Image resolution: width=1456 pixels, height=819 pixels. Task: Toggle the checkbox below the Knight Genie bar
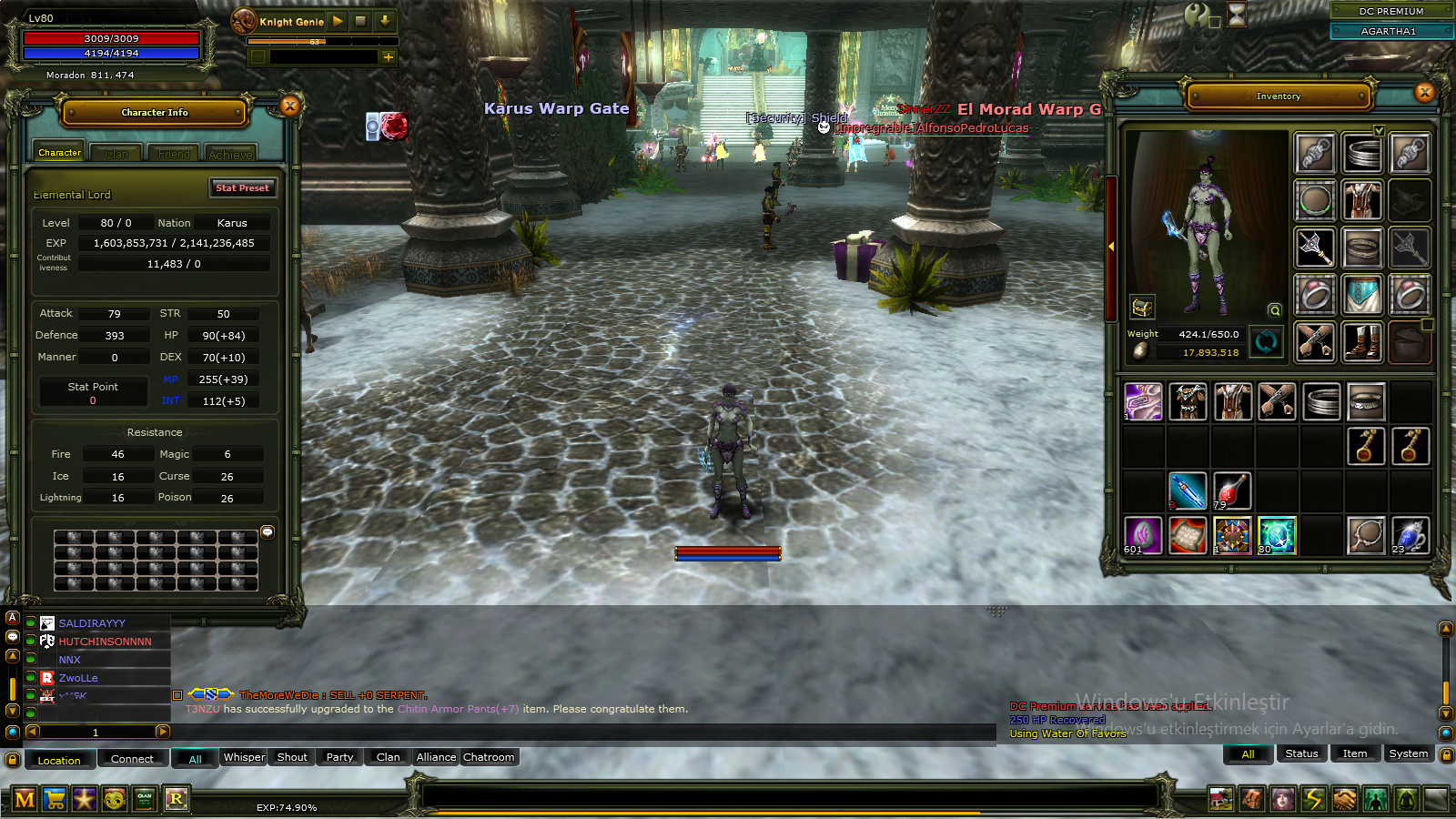point(258,57)
